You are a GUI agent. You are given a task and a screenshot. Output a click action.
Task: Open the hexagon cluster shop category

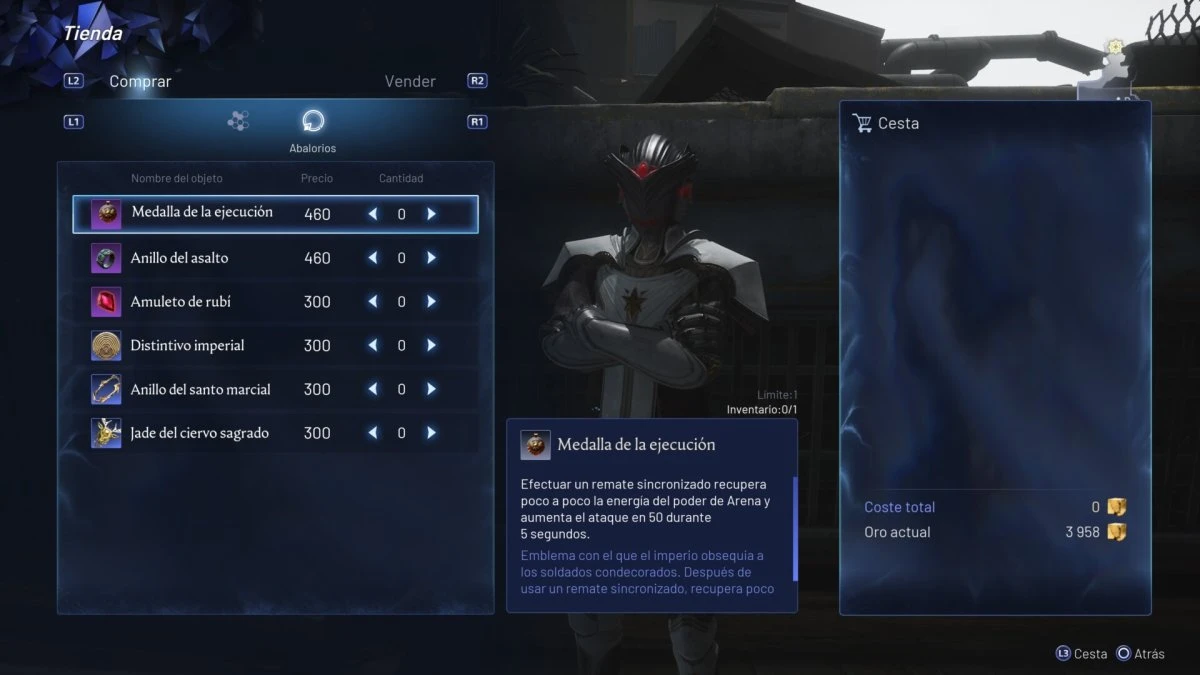(x=238, y=121)
